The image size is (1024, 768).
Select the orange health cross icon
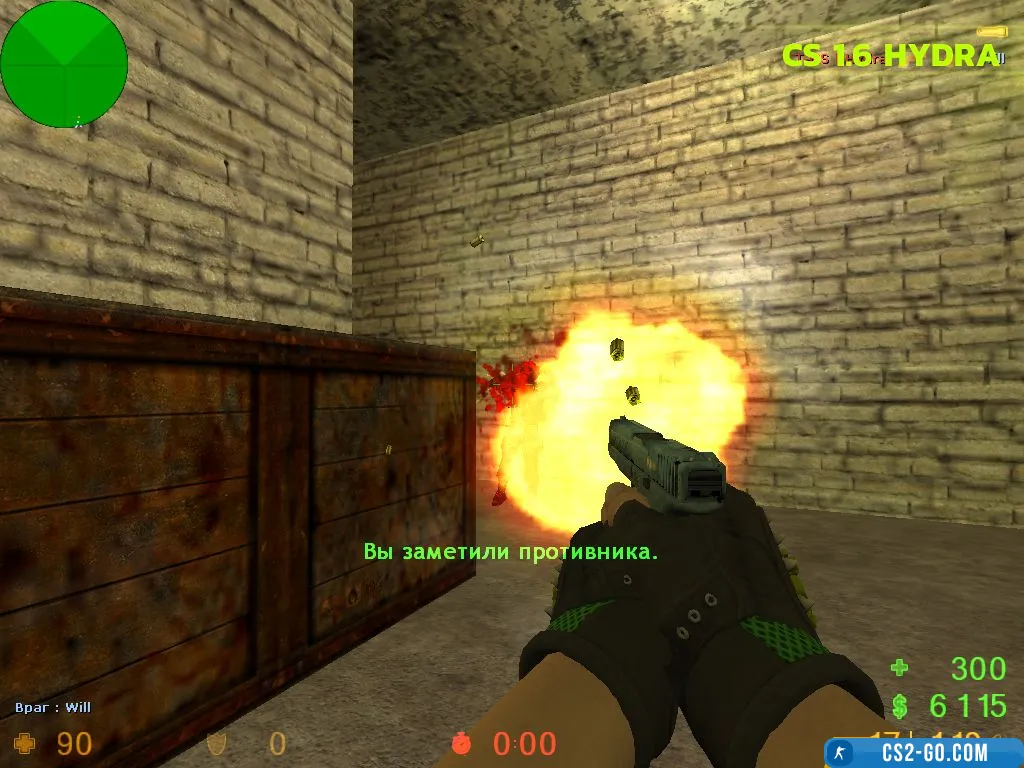tap(26, 743)
